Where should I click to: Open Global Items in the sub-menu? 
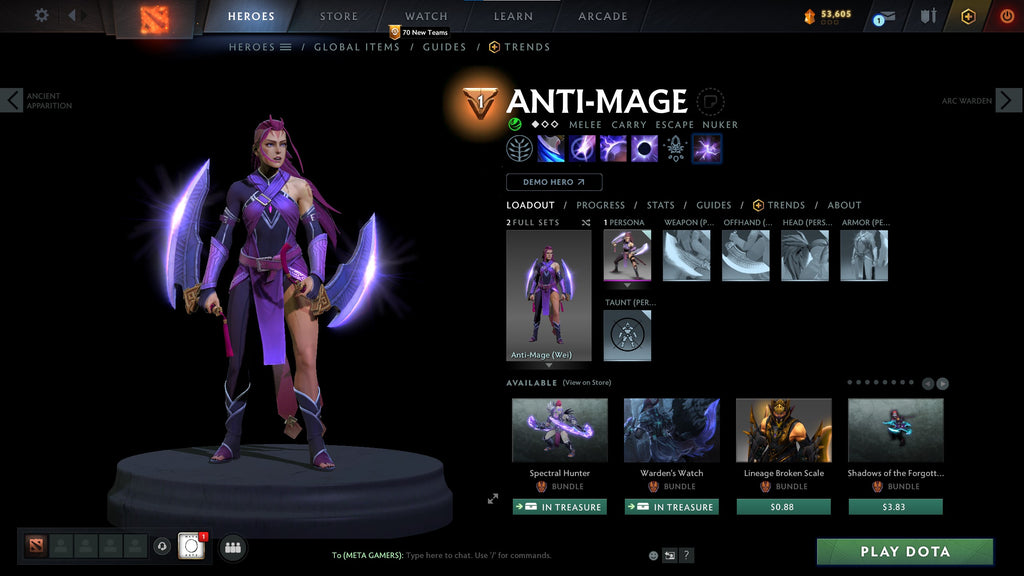tap(357, 47)
